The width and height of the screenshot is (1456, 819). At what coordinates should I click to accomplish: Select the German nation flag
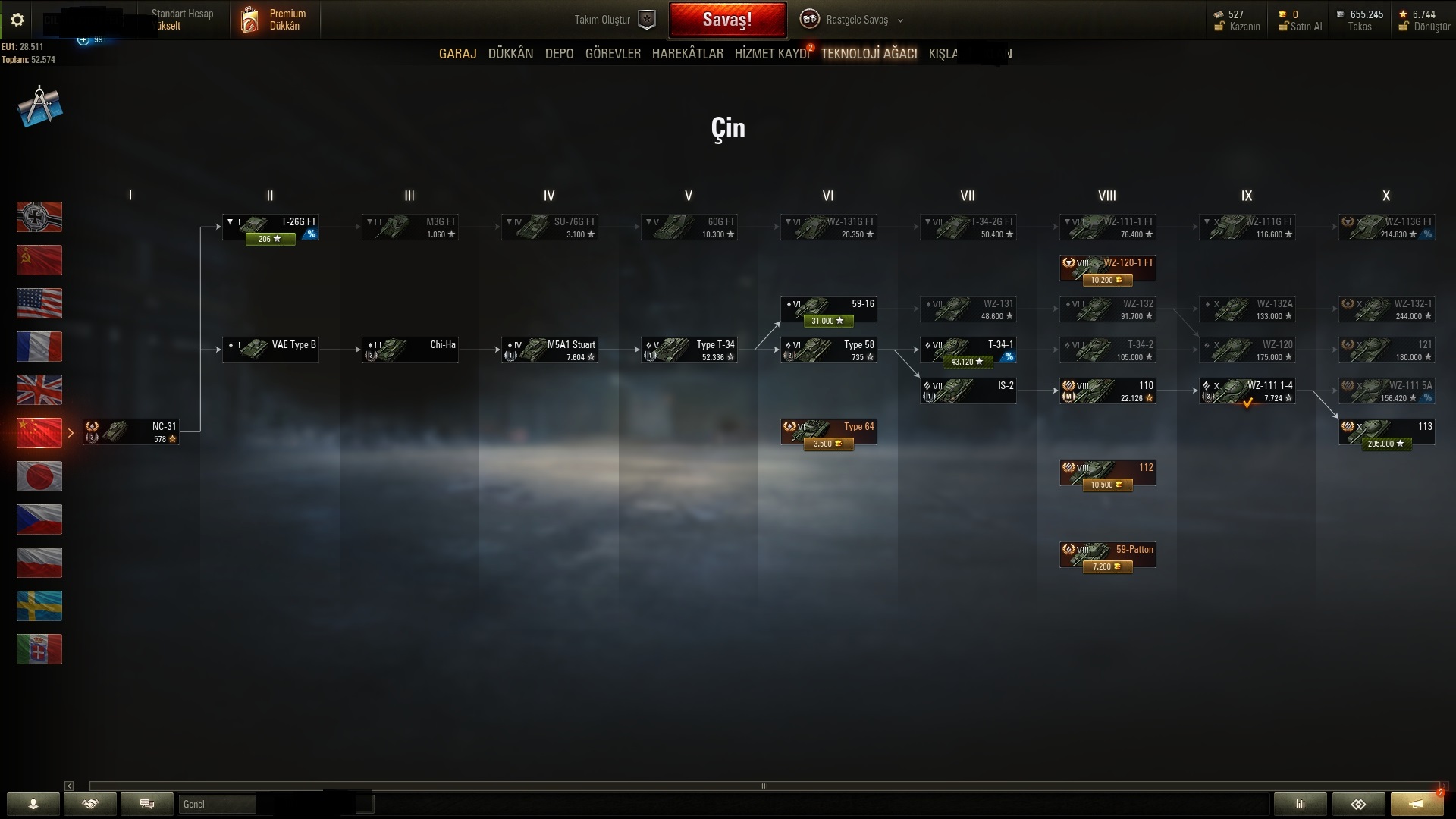[x=39, y=217]
